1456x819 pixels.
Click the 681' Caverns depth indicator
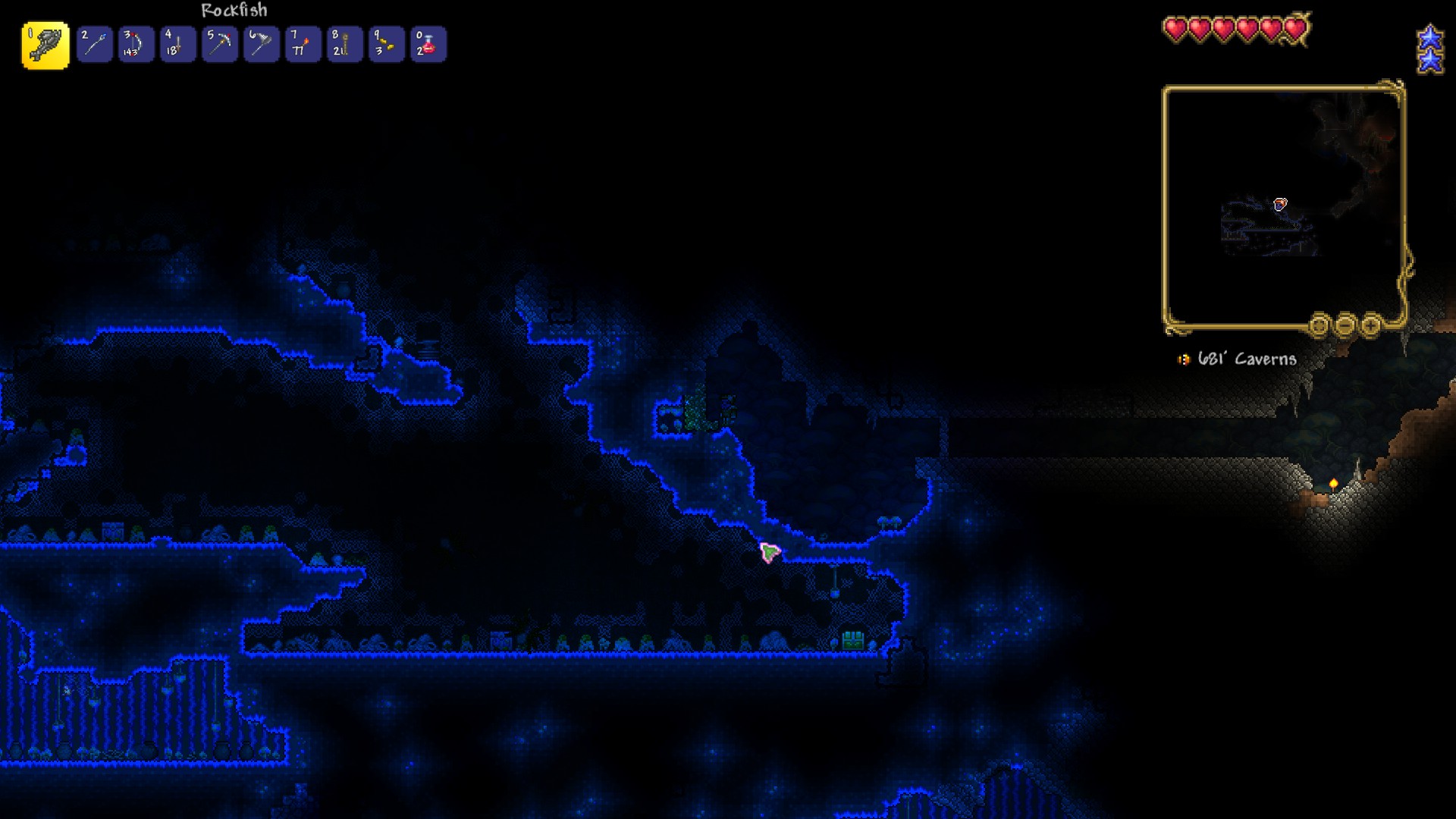point(1244,359)
